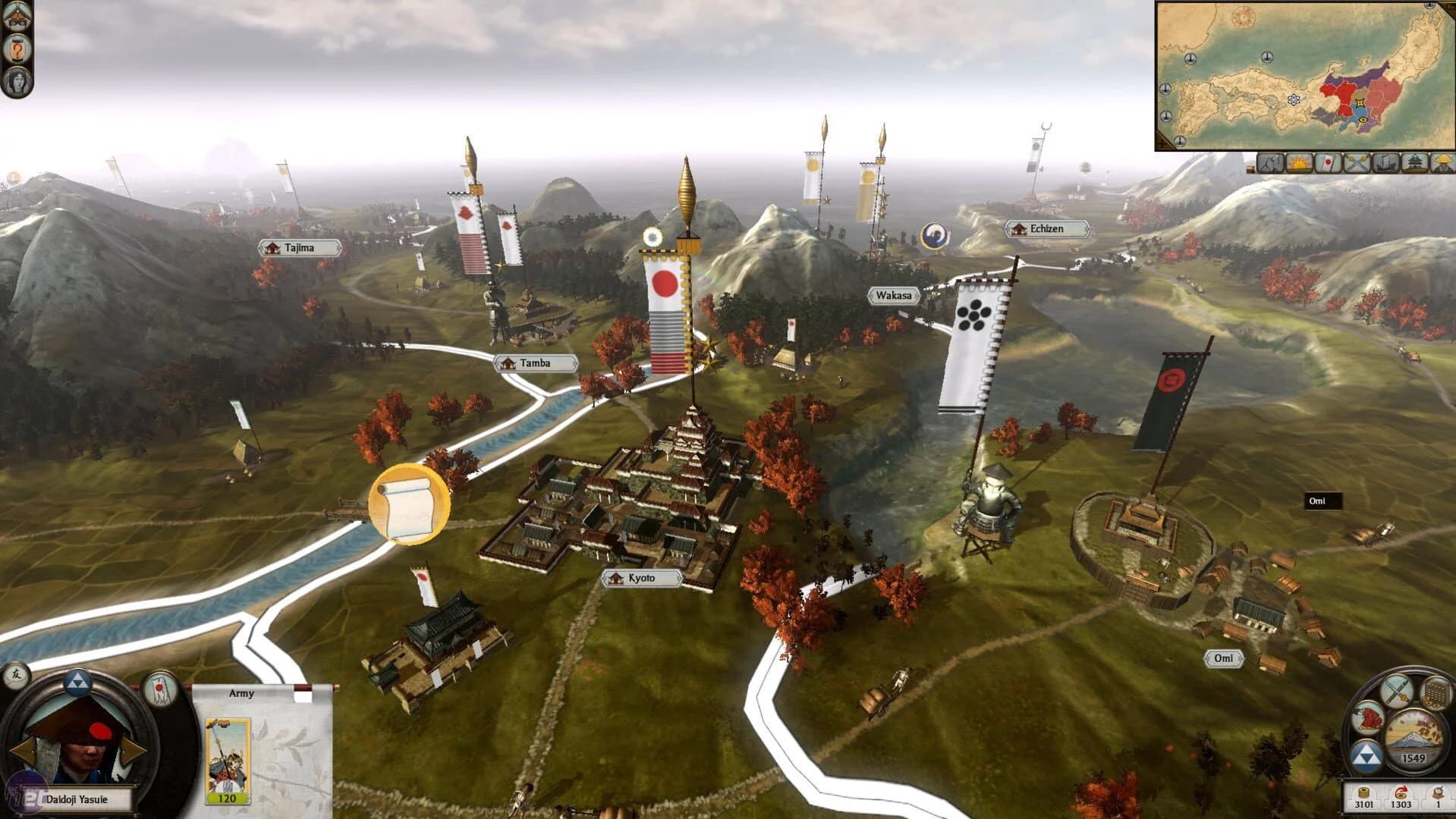Open the objectives scroll icon in top-left corner
This screenshot has height=819, width=1456.
(x=17, y=15)
